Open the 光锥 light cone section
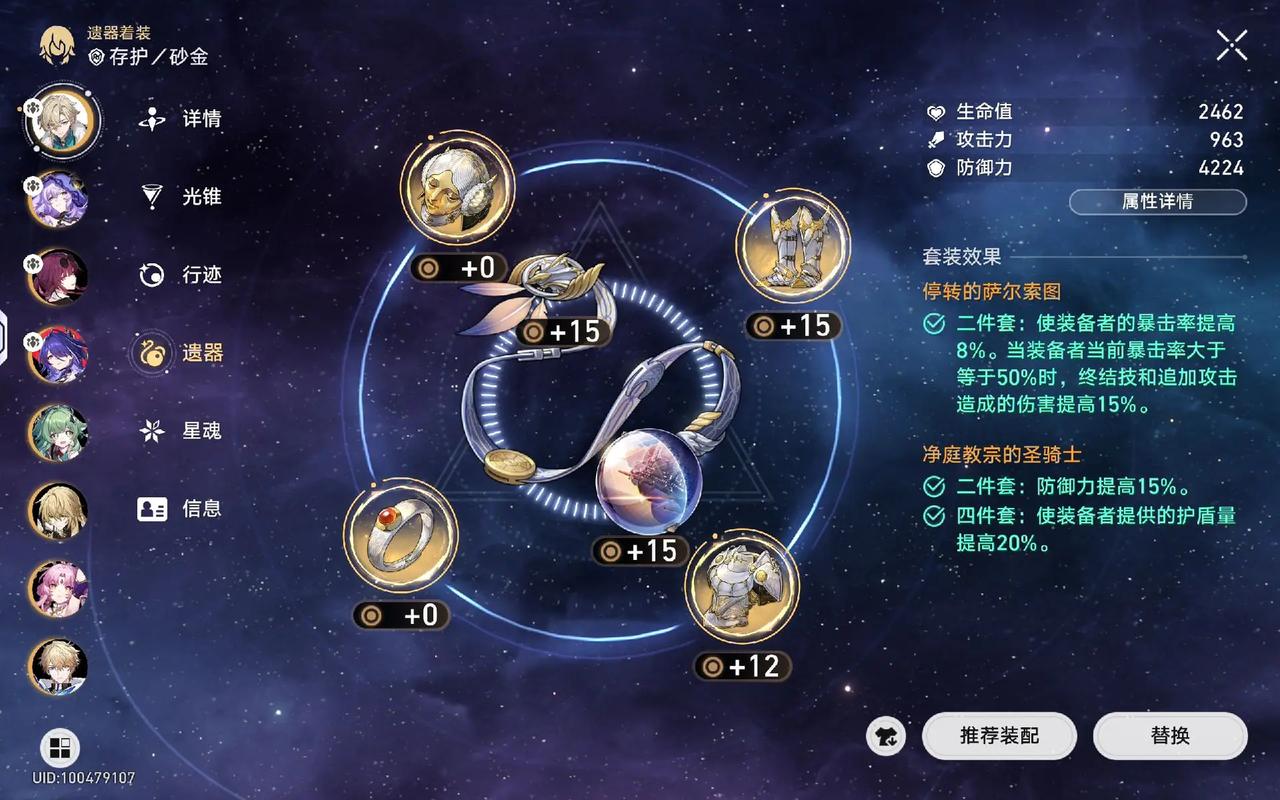The height and width of the screenshot is (800, 1280). [x=150, y=198]
